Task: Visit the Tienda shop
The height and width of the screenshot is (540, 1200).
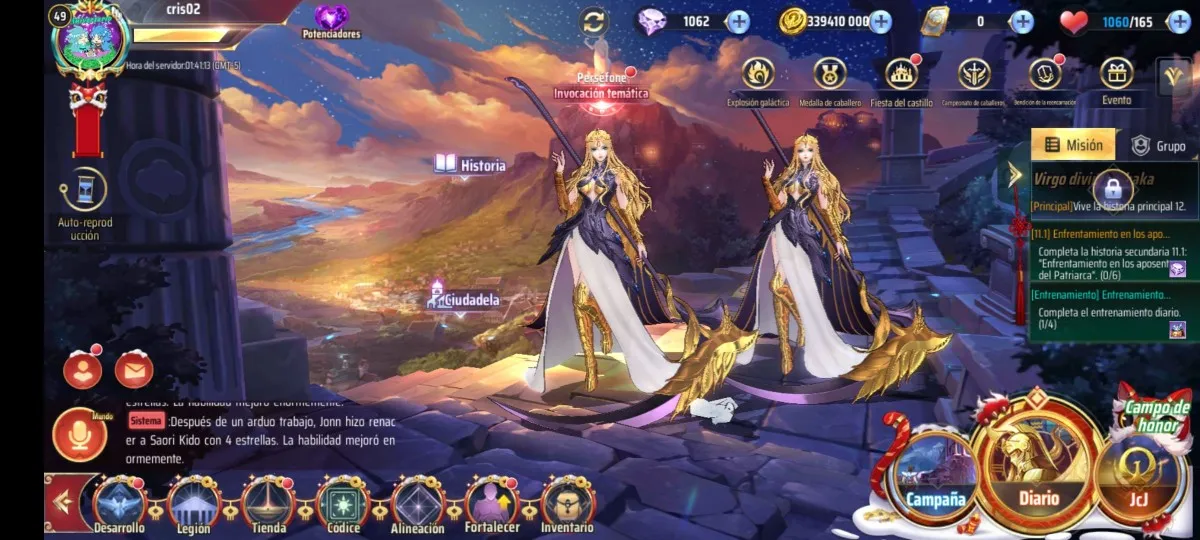Action: pos(268,502)
